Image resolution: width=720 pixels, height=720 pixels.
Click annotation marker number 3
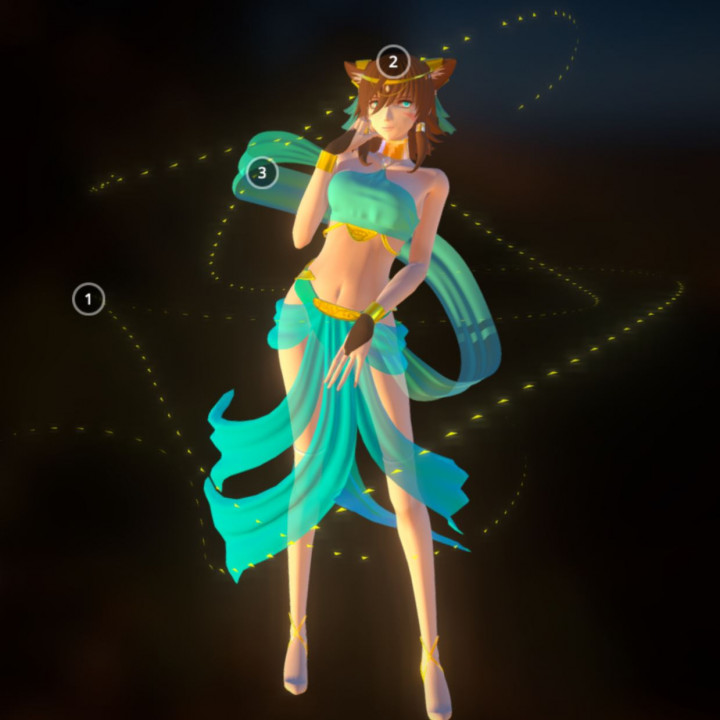click(262, 173)
